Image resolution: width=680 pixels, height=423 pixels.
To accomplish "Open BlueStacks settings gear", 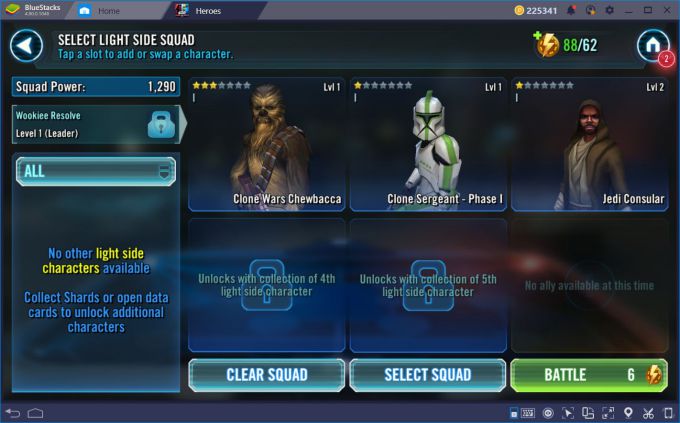I will click(x=610, y=10).
